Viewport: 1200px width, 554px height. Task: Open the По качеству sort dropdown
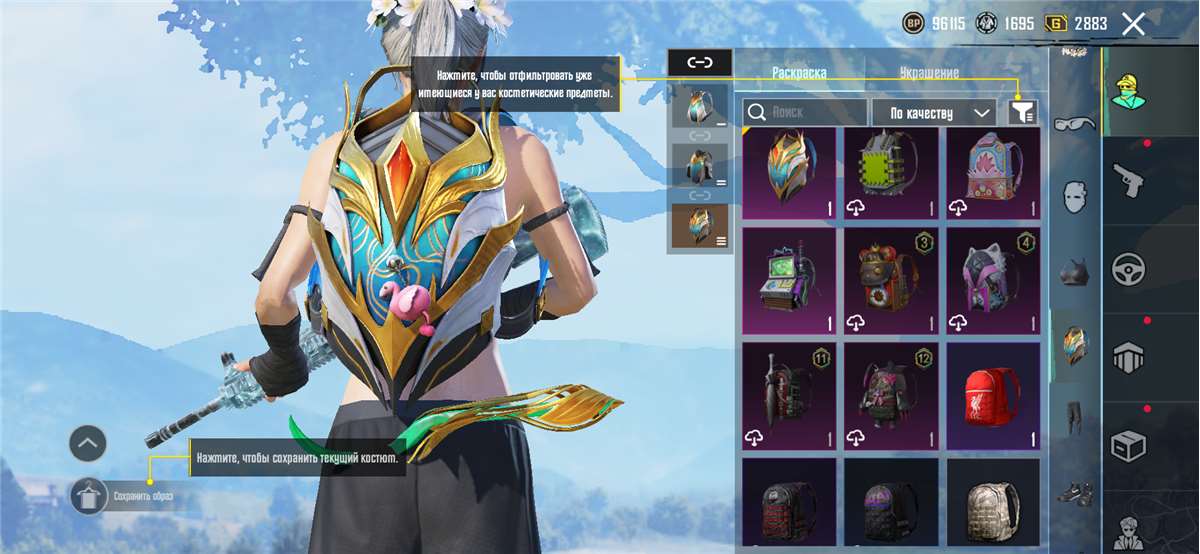coord(935,112)
